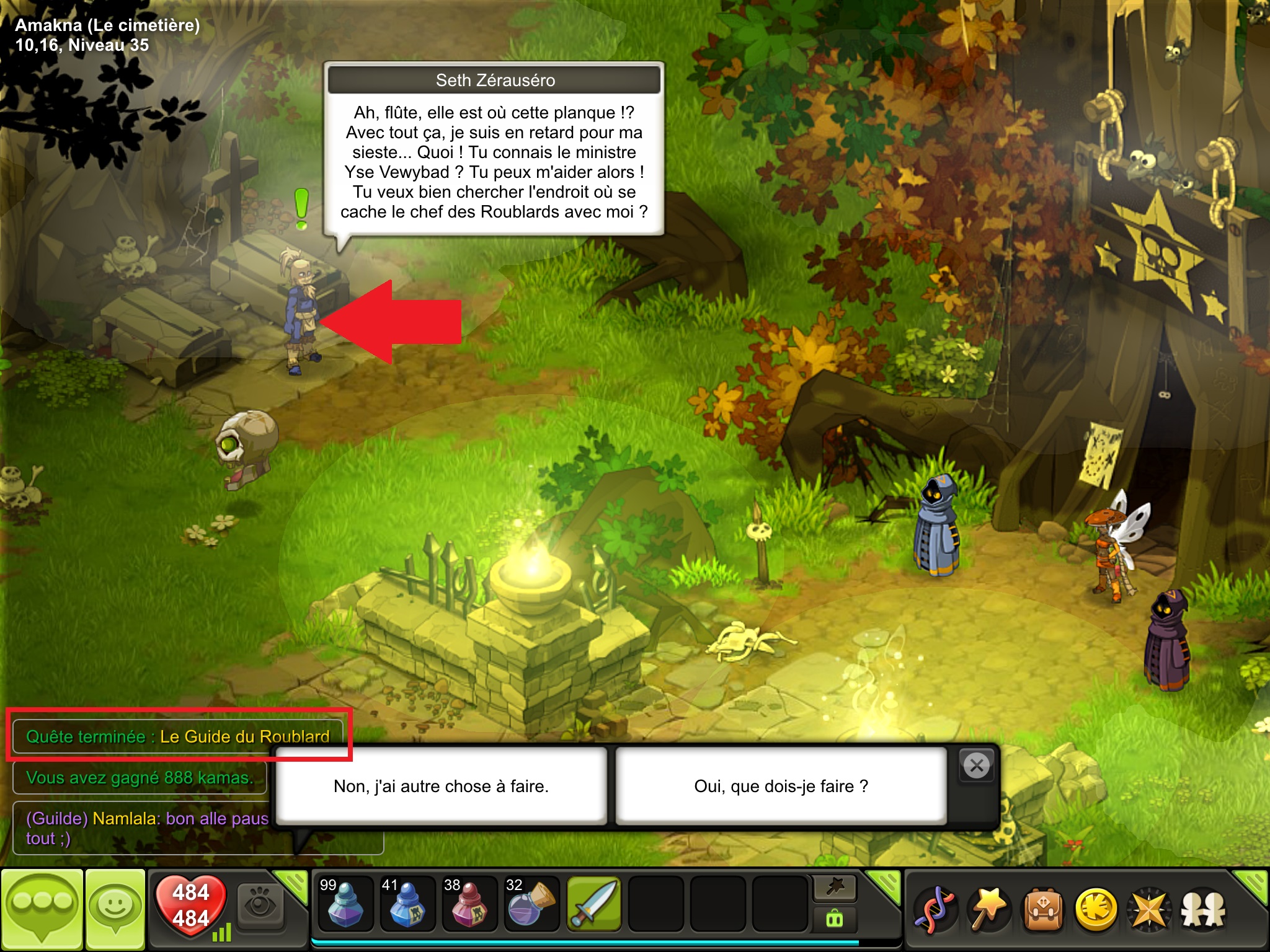
Task: Open the DNA helix characteristics menu
Action: 935,910
